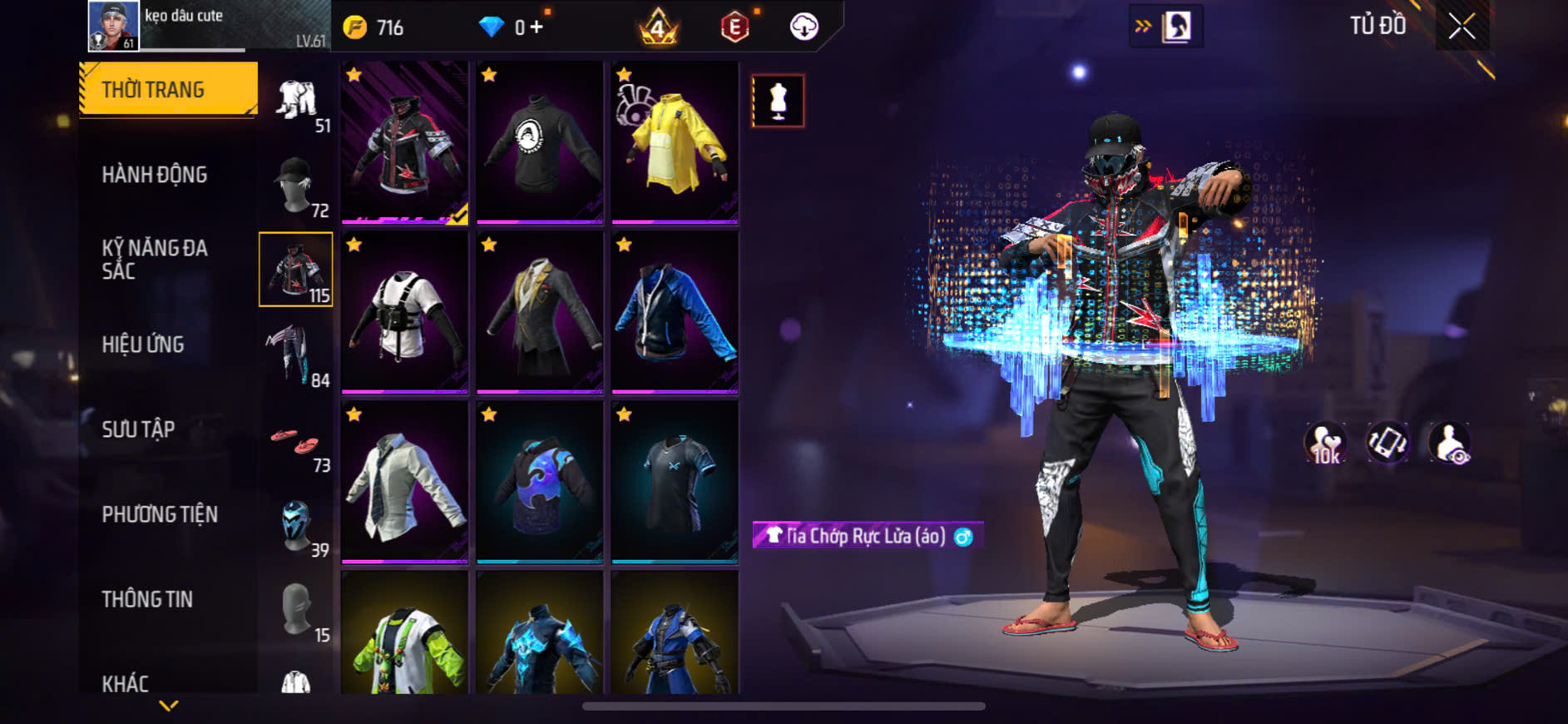Open the HIỆU ỨNG category
Image resolution: width=1568 pixels, height=724 pixels.
pyautogui.click(x=143, y=345)
